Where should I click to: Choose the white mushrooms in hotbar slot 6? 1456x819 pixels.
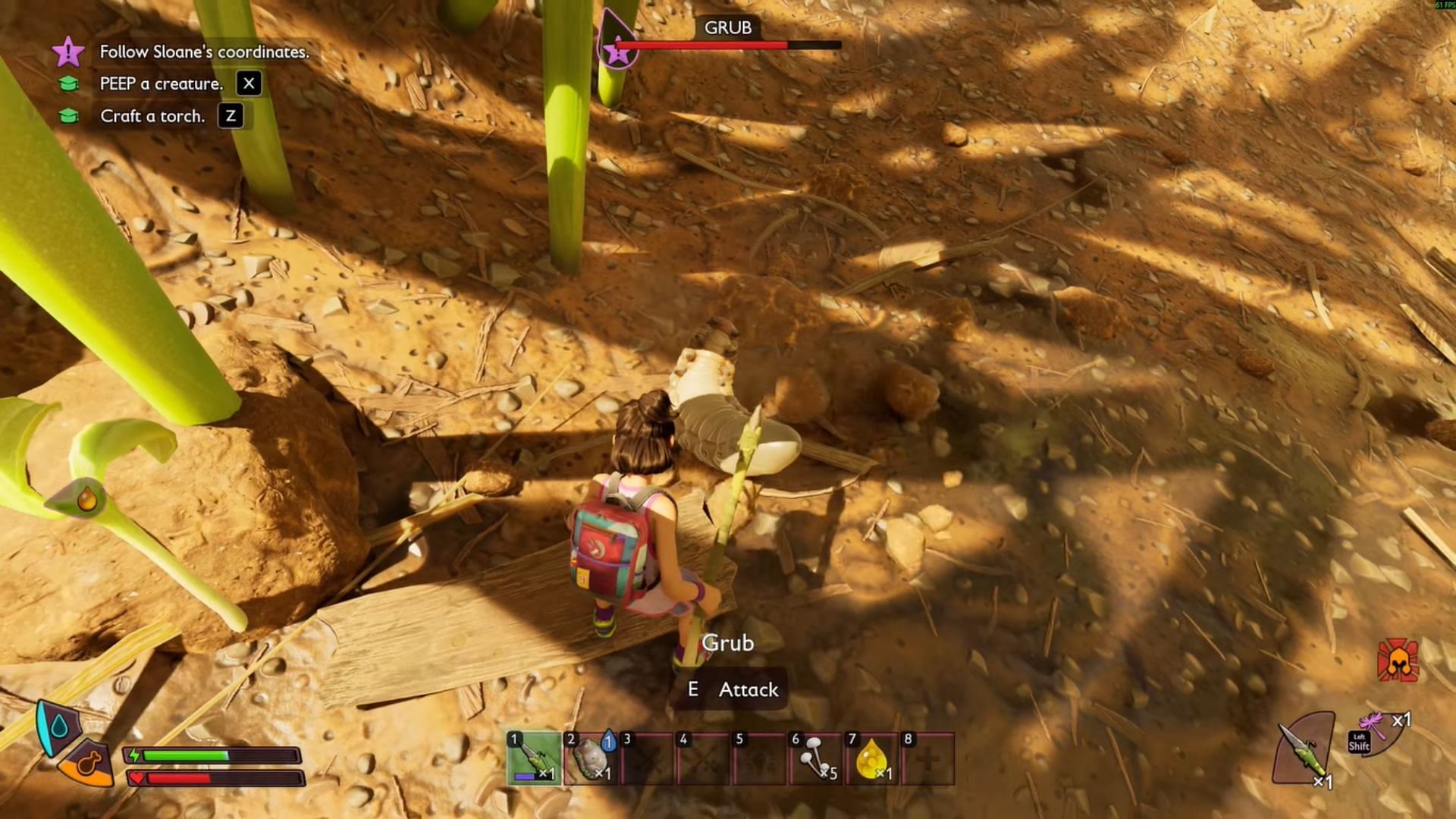click(815, 758)
